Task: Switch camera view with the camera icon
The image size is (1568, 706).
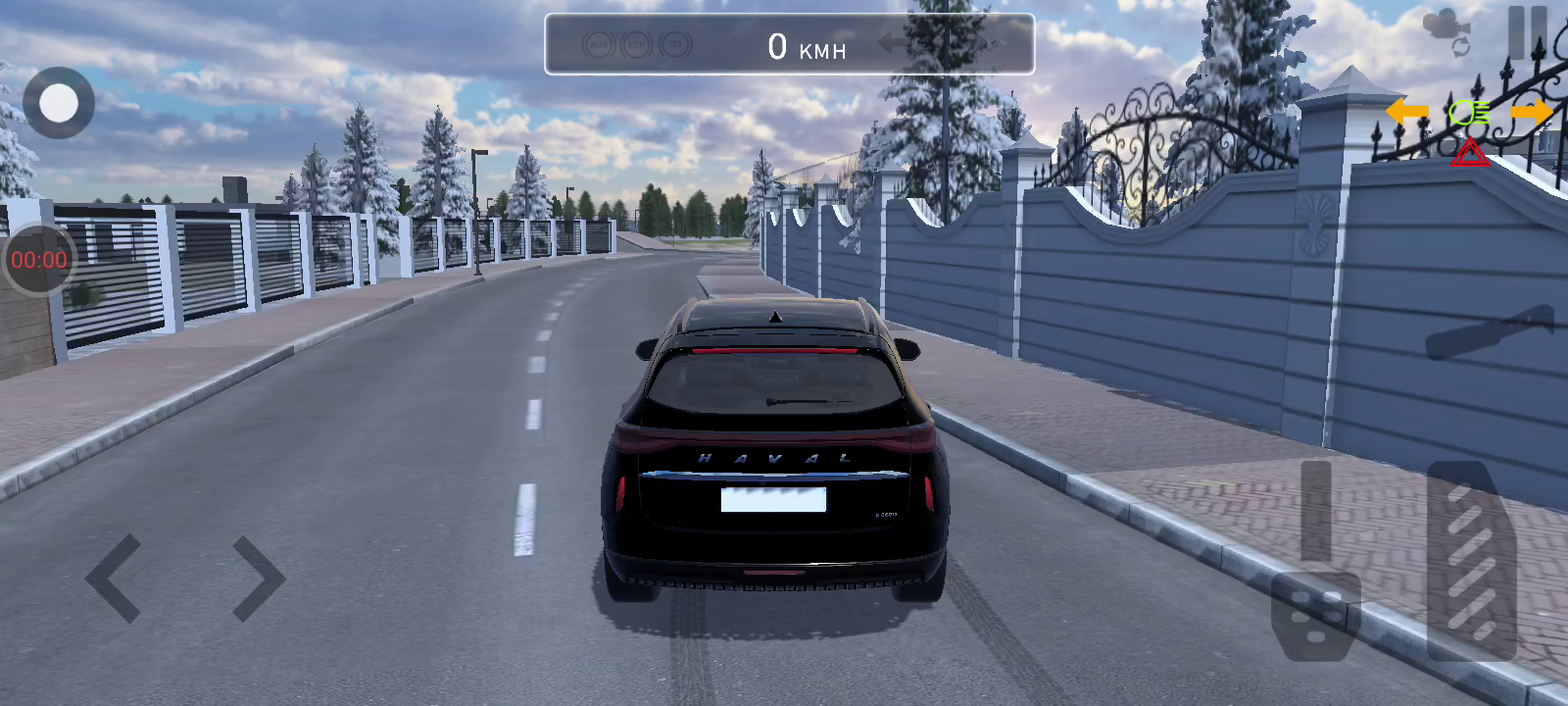Action: [x=1447, y=32]
